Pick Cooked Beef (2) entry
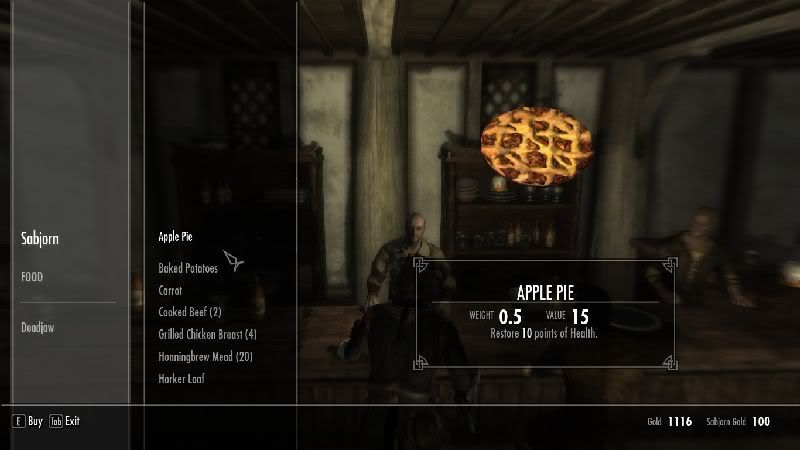This screenshot has height=450, width=800. click(190, 312)
